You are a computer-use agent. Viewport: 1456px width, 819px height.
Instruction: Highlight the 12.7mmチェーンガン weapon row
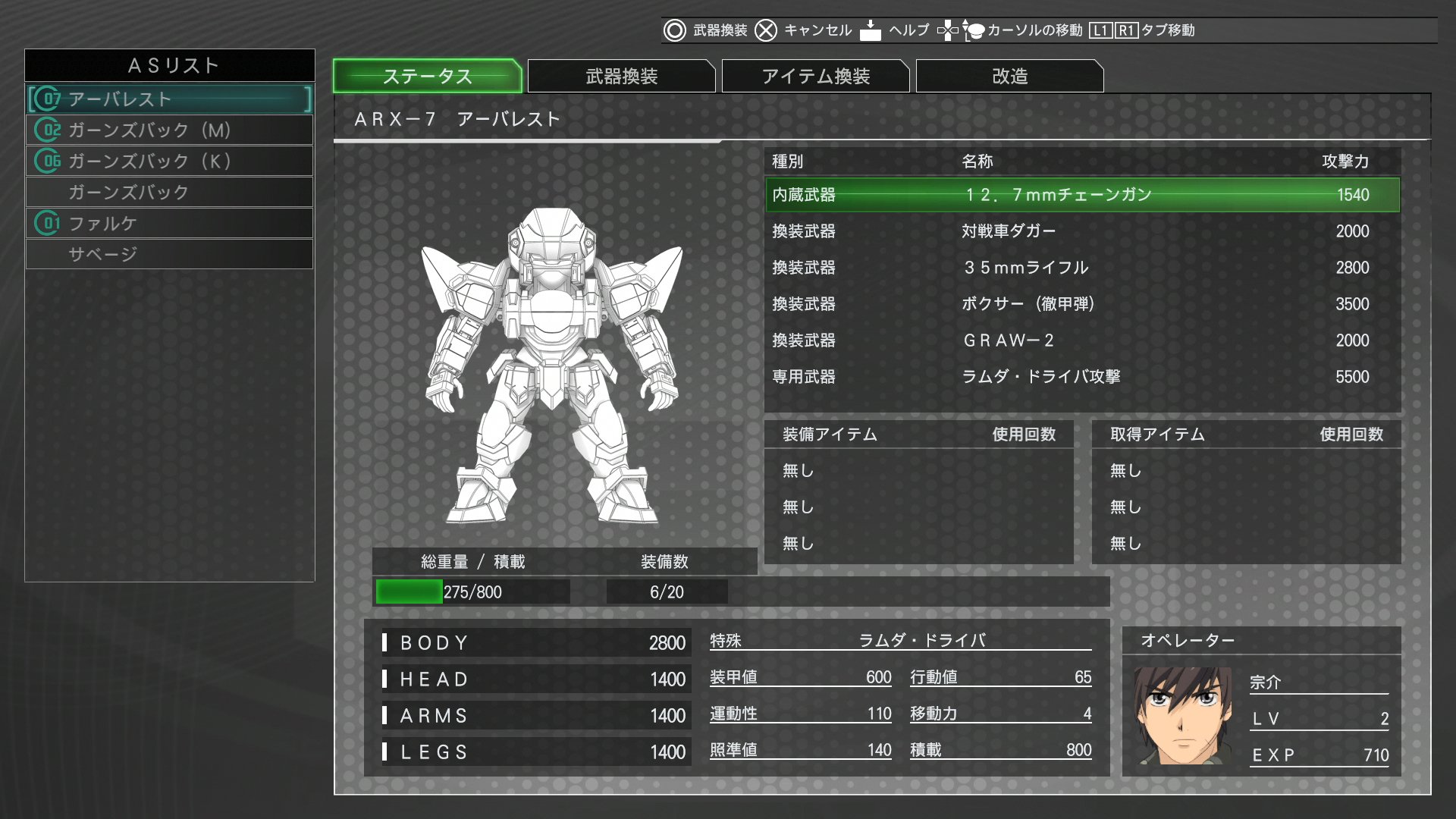click(x=1082, y=195)
